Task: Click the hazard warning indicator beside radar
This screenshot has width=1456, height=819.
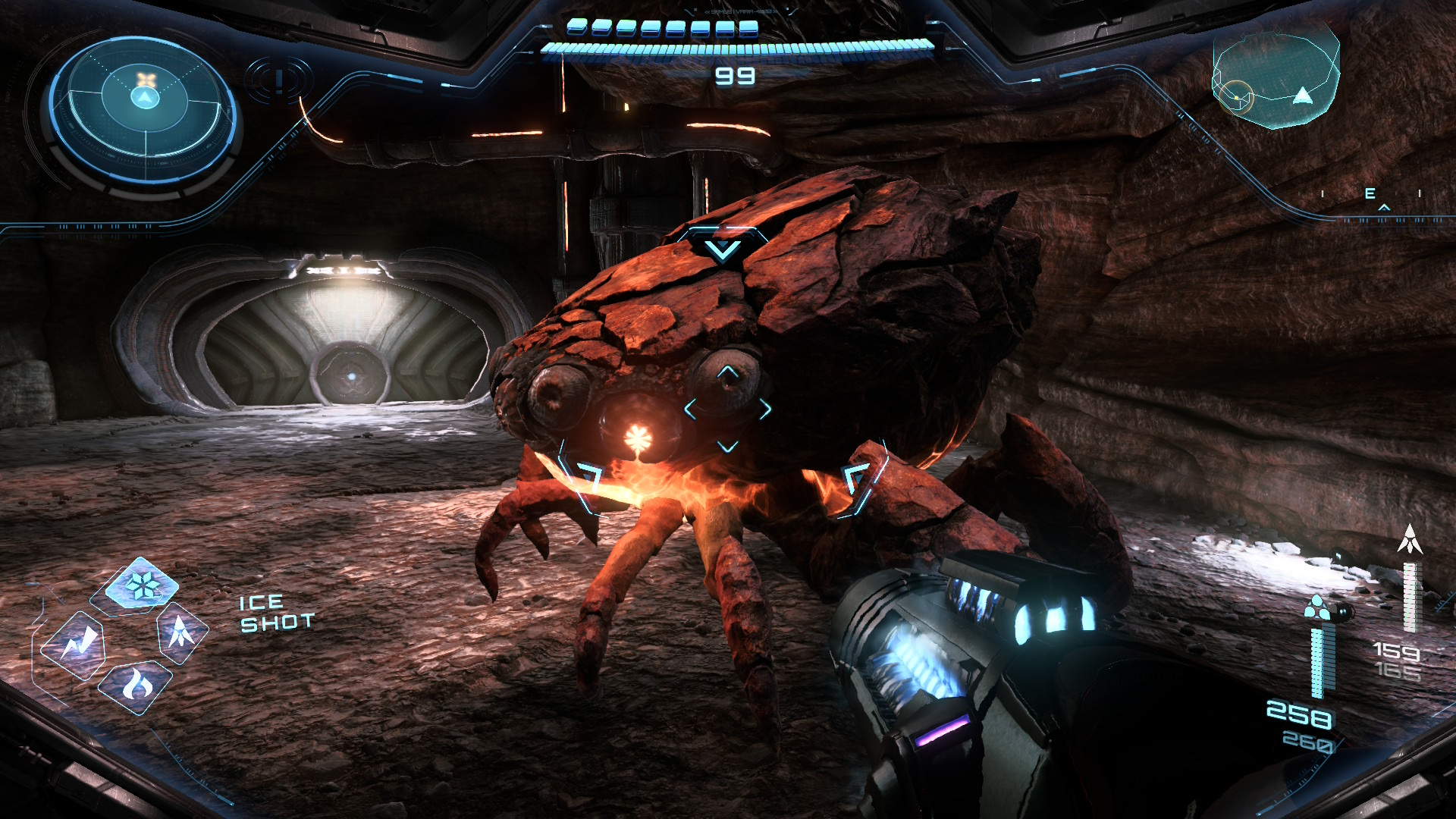Action: (x=279, y=80)
